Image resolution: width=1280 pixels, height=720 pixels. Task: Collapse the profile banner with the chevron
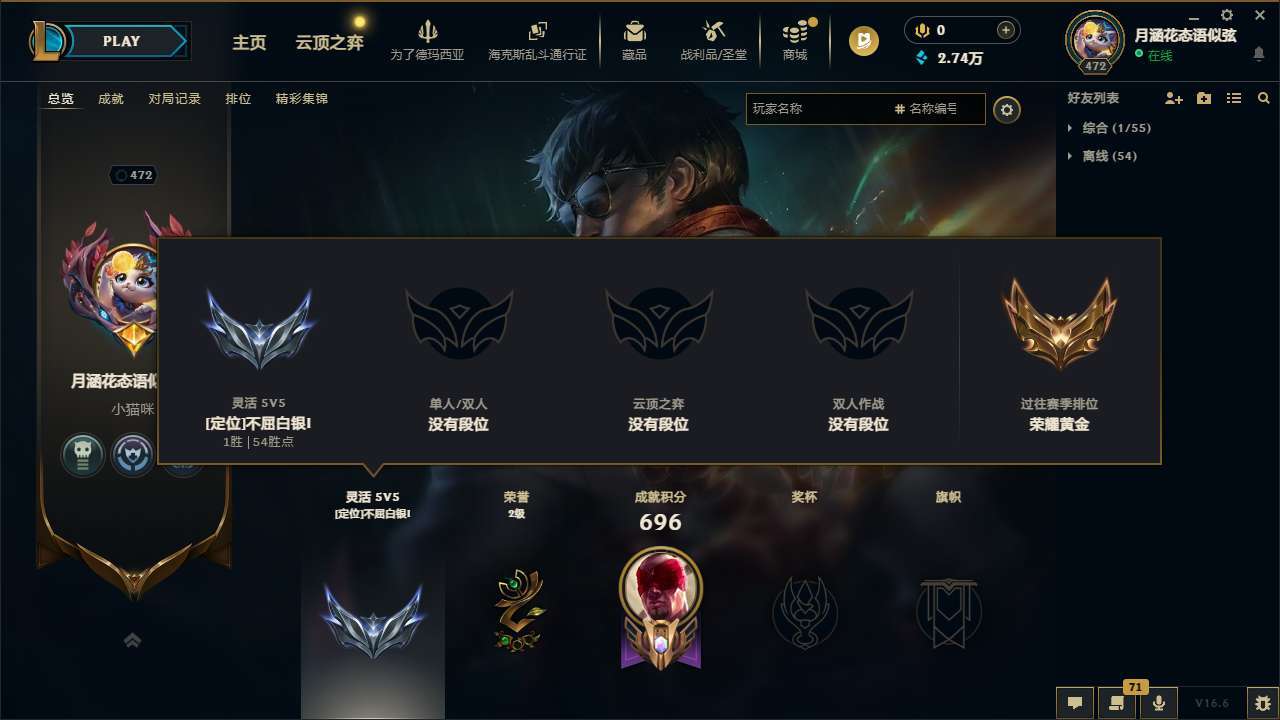133,640
